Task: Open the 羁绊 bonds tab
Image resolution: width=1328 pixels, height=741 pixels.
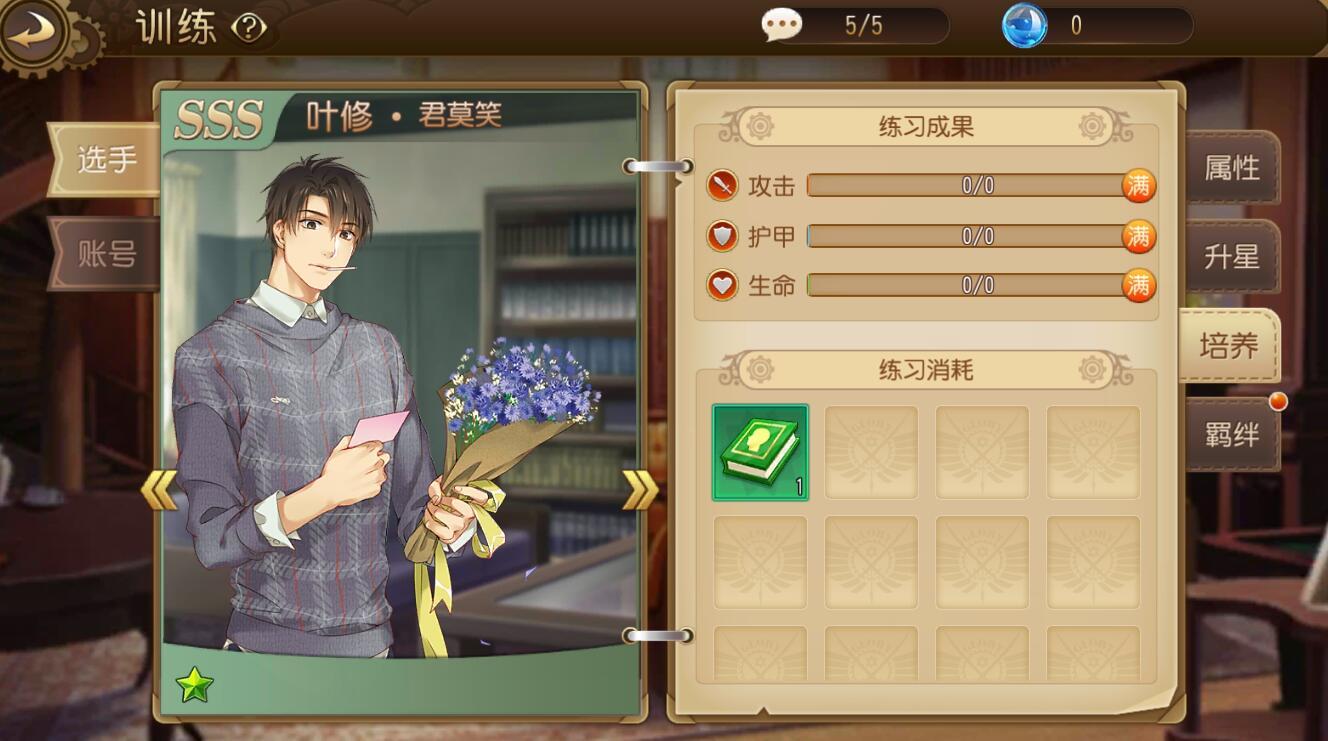Action: (1231, 435)
